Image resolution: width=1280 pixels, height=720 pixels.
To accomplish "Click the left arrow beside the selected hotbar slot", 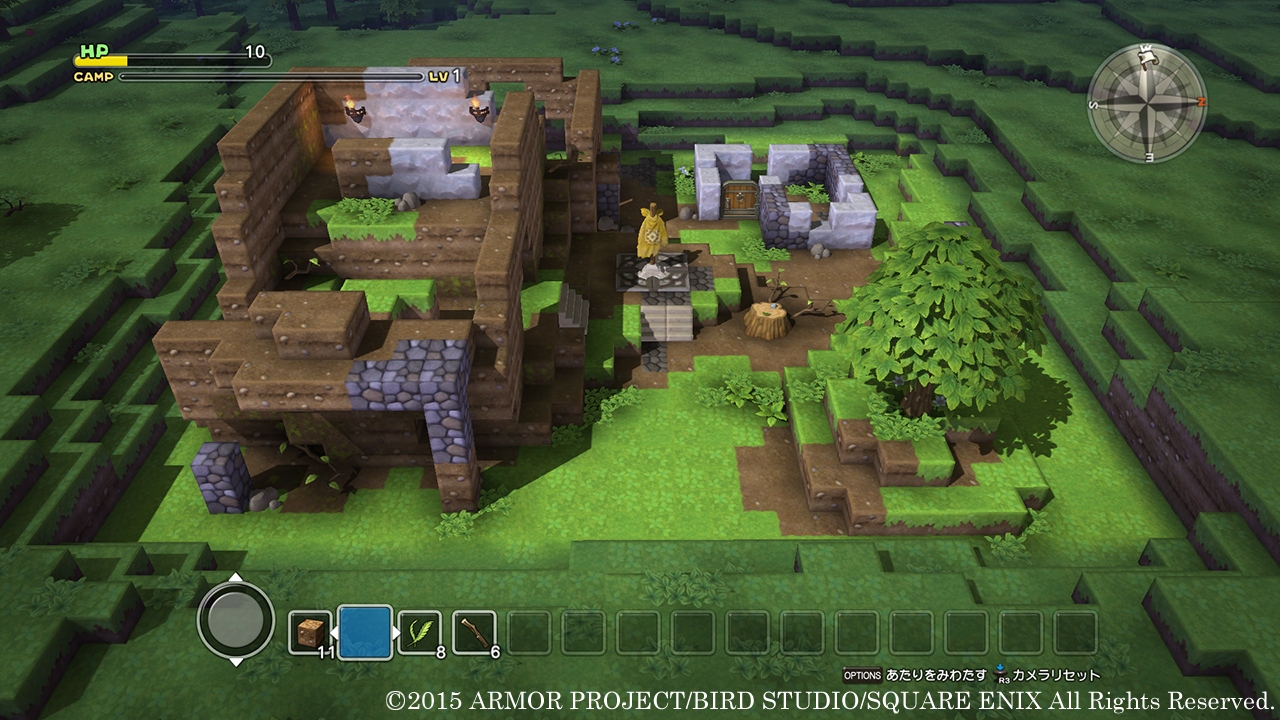I will pyautogui.click(x=337, y=630).
